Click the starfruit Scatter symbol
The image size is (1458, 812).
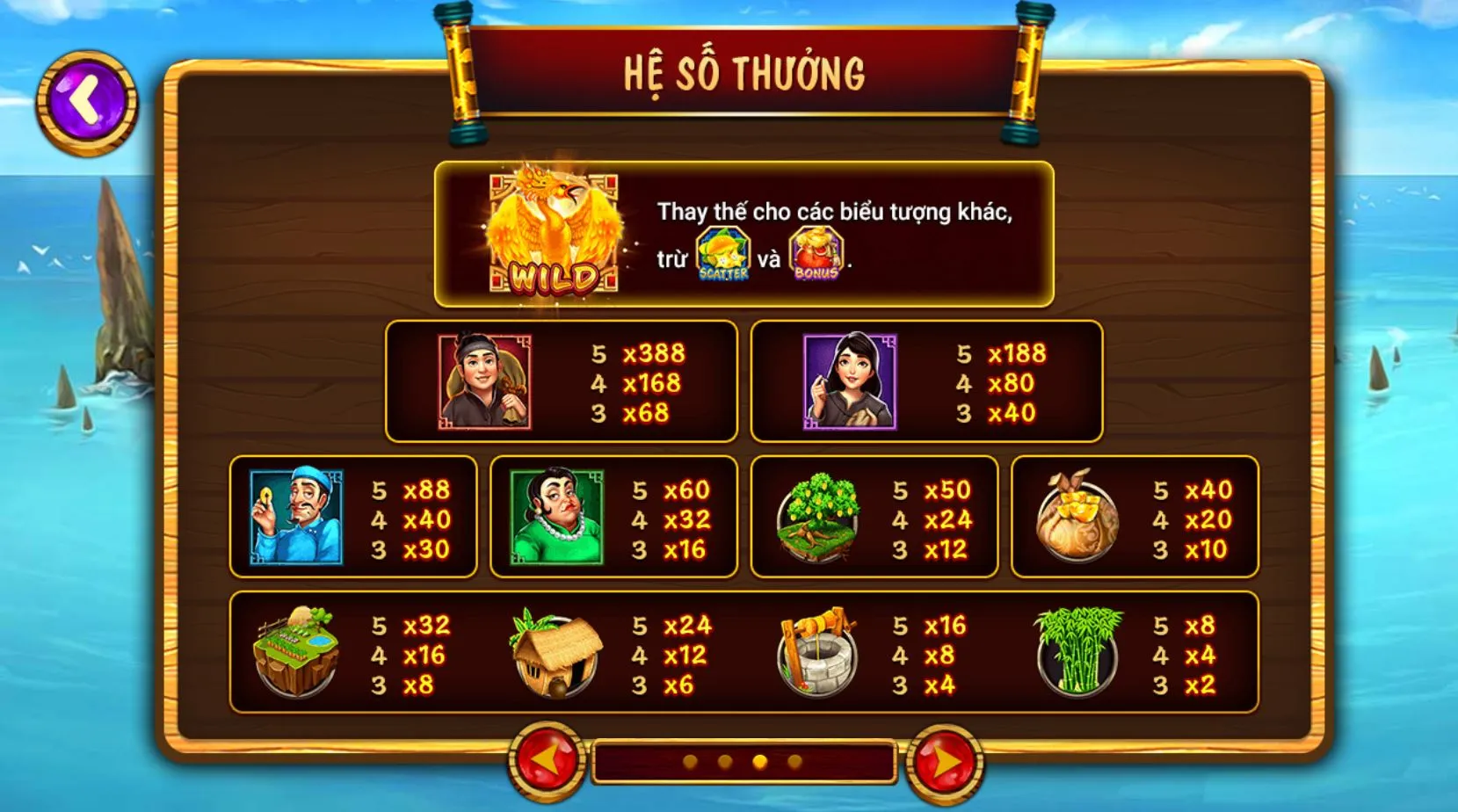[x=722, y=256]
